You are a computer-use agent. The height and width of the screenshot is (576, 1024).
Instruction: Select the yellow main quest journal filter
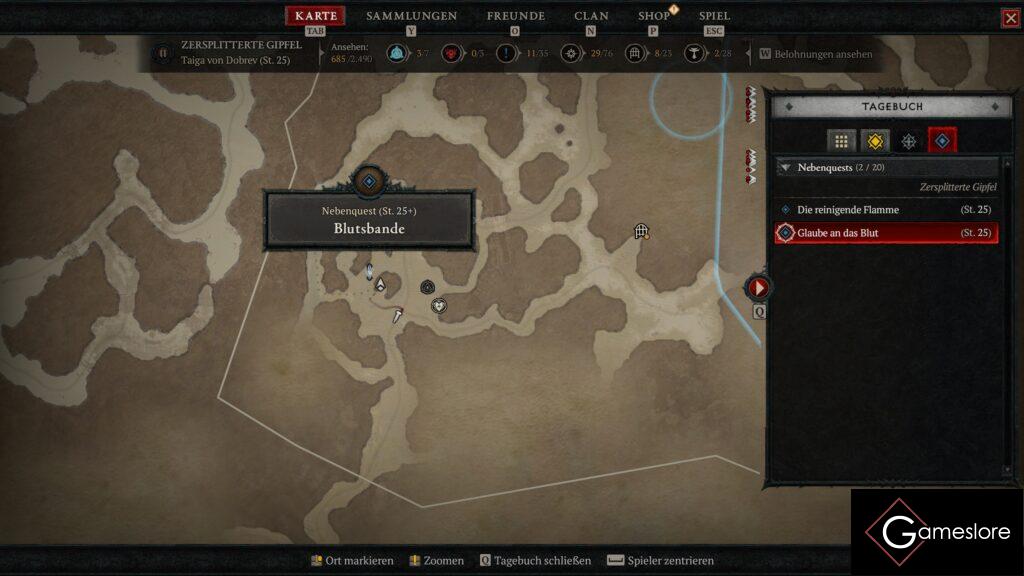pyautogui.click(x=875, y=142)
